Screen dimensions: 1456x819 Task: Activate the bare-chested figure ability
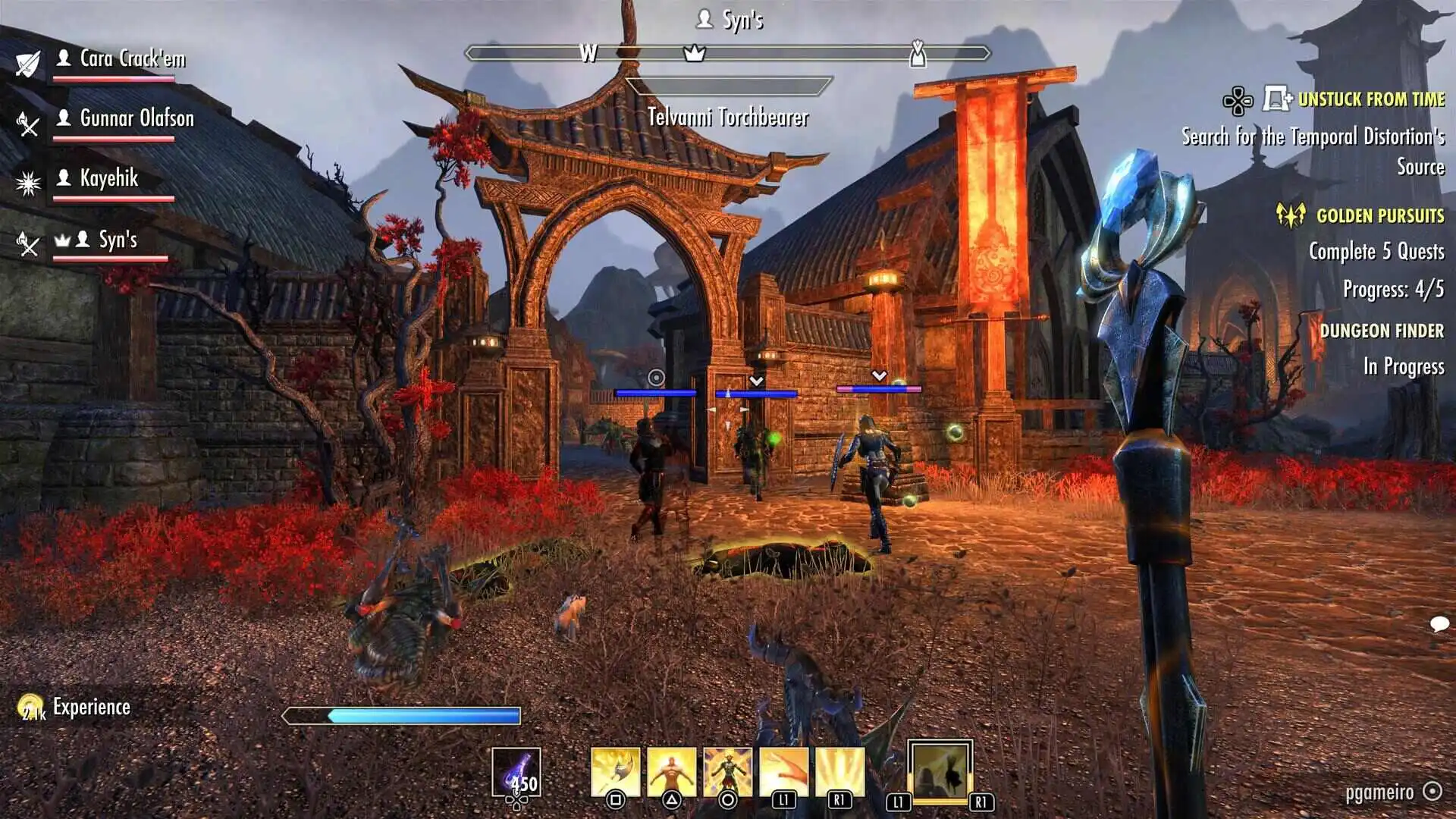click(x=671, y=772)
